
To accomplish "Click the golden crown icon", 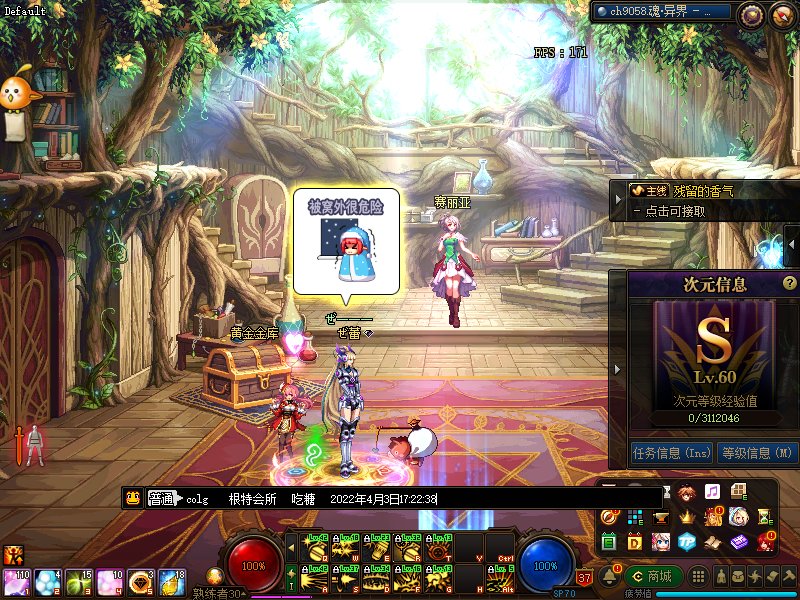I will pos(686,517).
